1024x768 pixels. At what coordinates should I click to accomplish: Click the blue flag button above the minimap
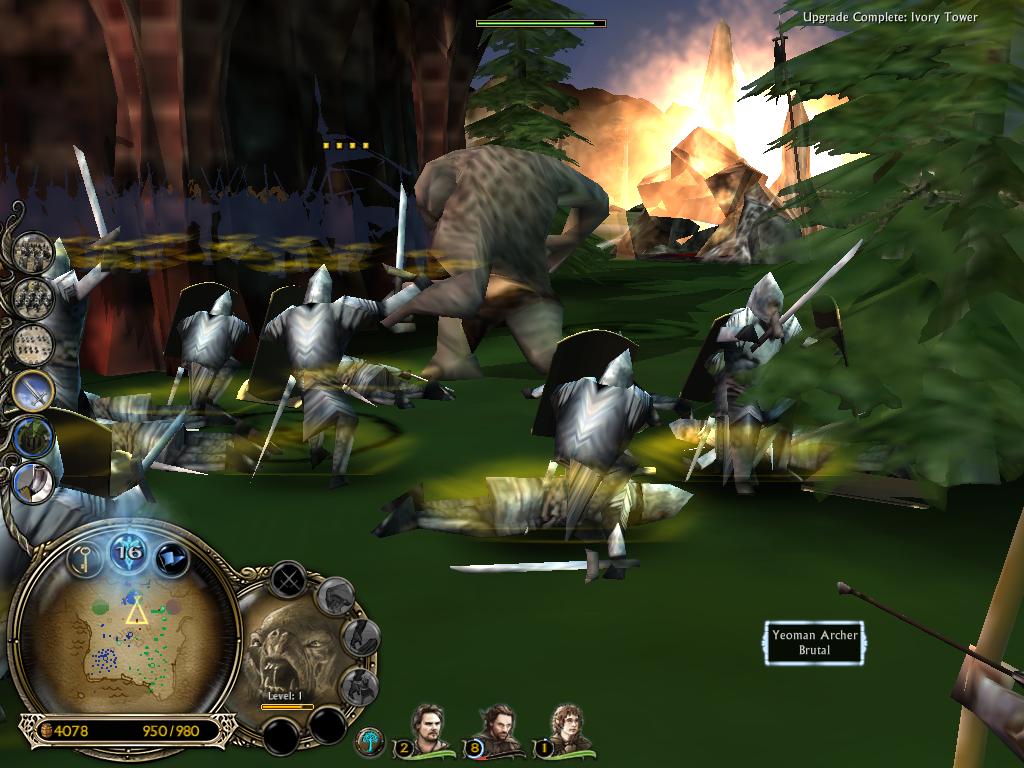[x=172, y=556]
